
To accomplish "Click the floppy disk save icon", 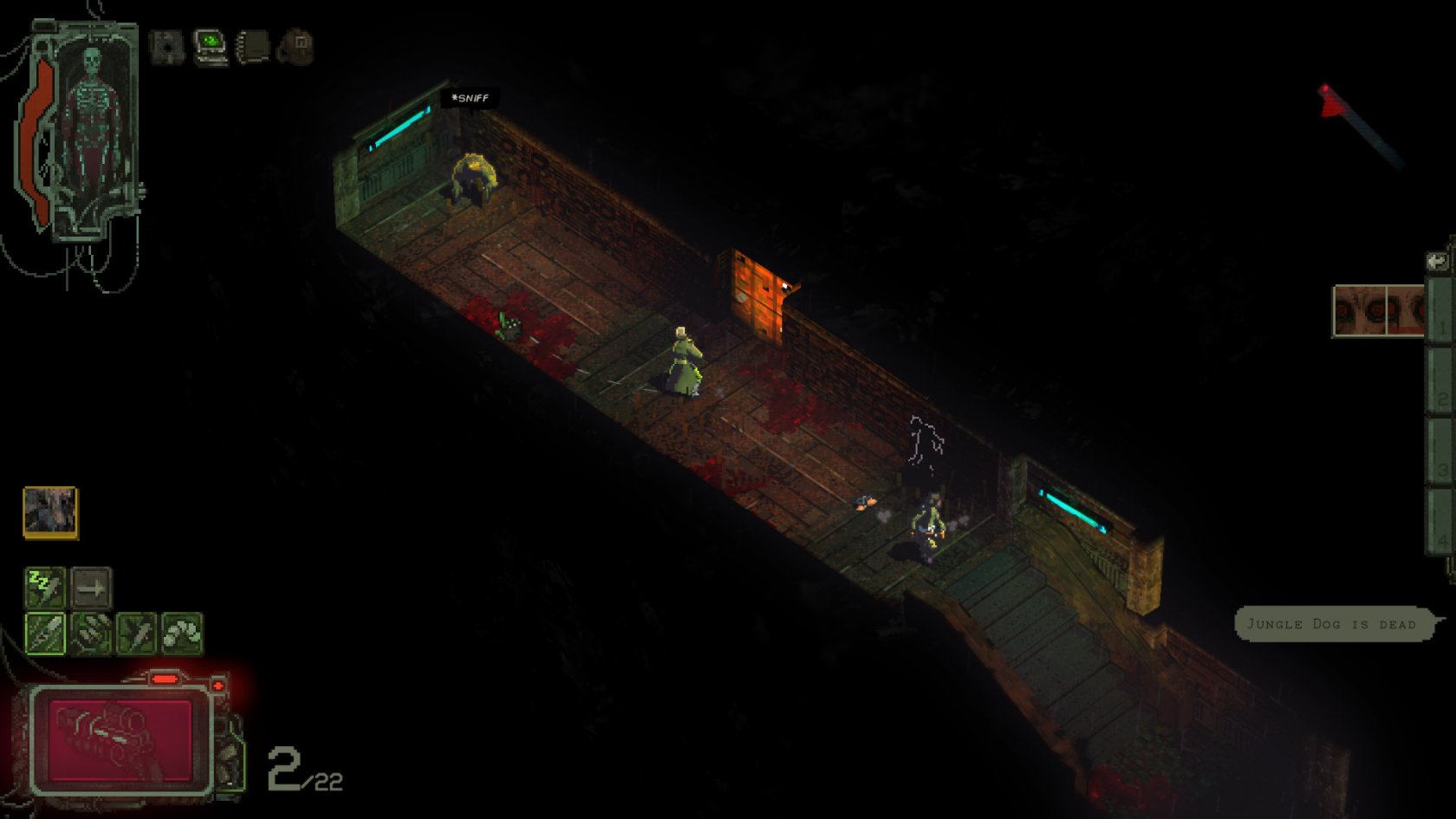I will pos(166,46).
